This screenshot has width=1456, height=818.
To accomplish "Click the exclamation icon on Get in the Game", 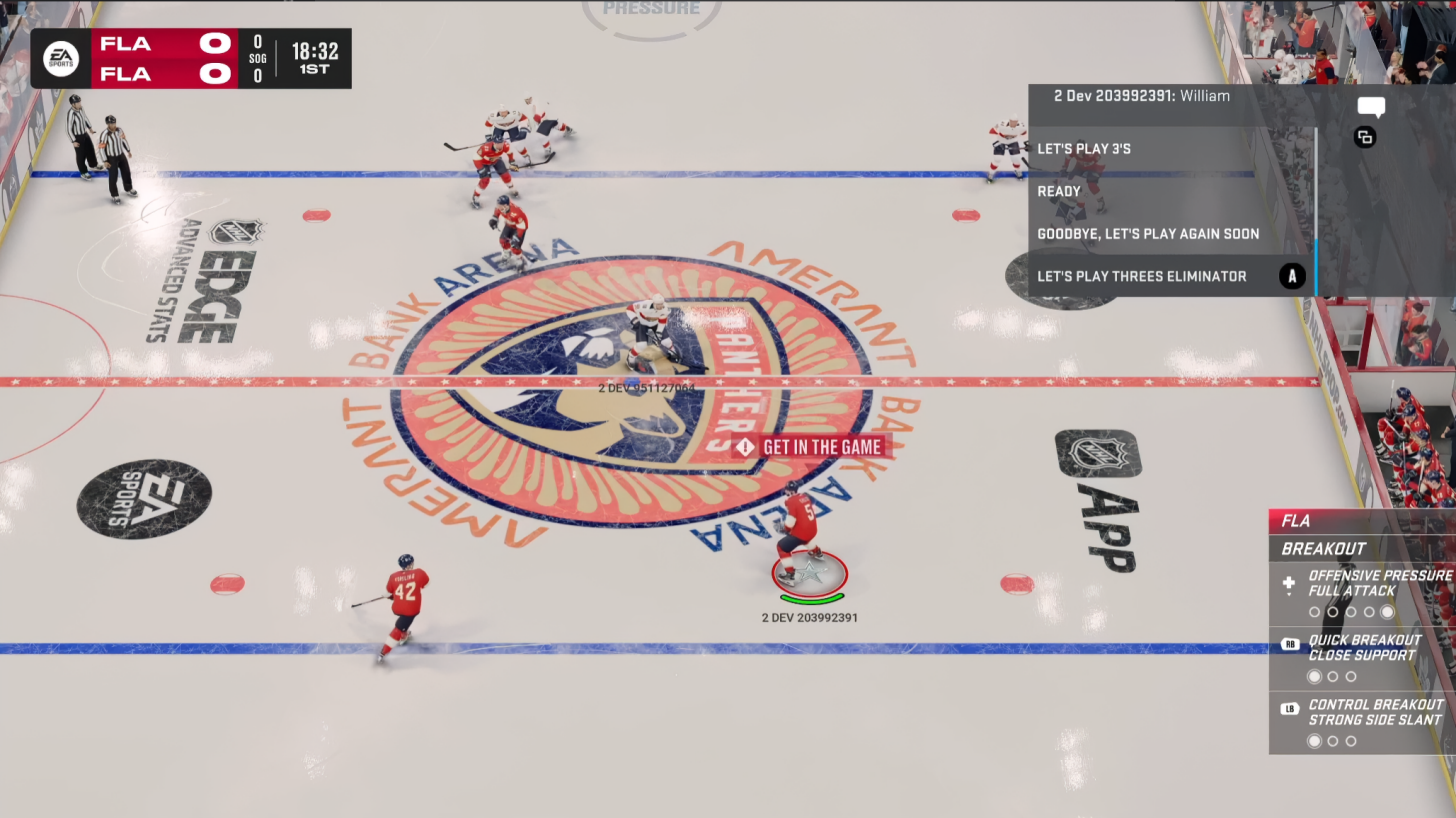I will click(744, 448).
